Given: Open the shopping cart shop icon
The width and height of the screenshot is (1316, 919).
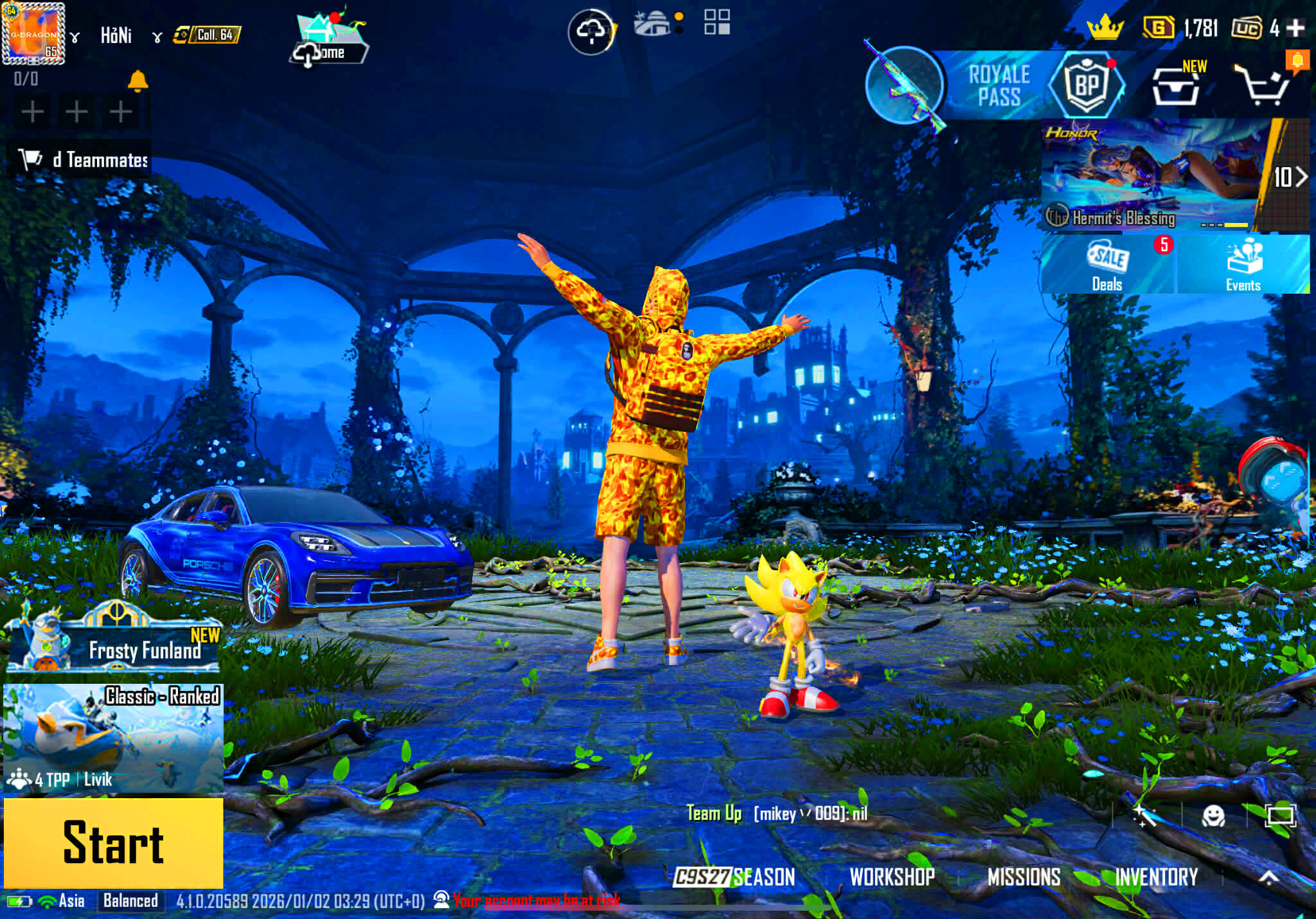Looking at the screenshot, I should tap(1263, 85).
